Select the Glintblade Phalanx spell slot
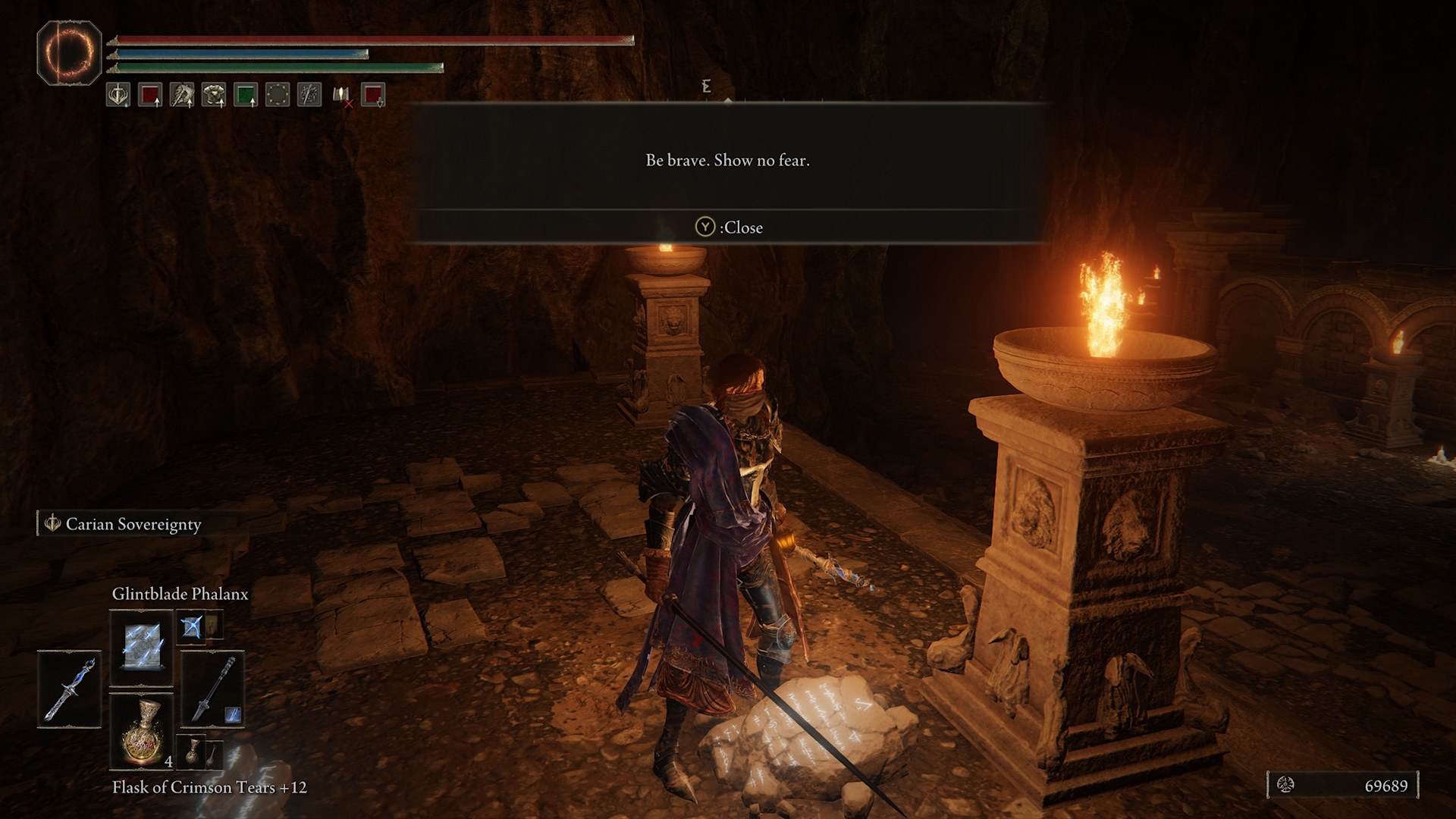1456x819 pixels. 142,647
